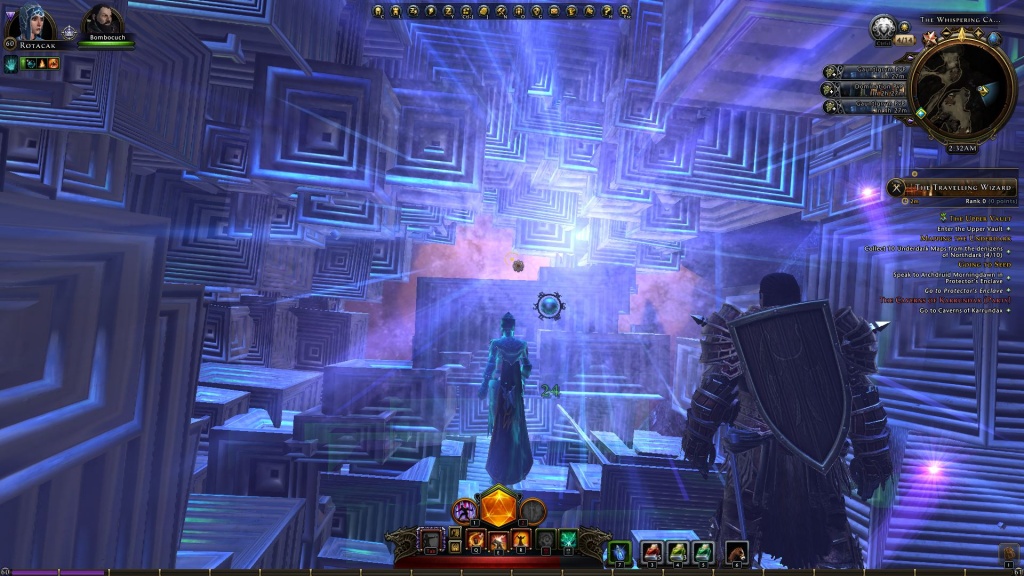Activate the purple figure power left of the d20
The width and height of the screenshot is (1024, 576).
(465, 511)
